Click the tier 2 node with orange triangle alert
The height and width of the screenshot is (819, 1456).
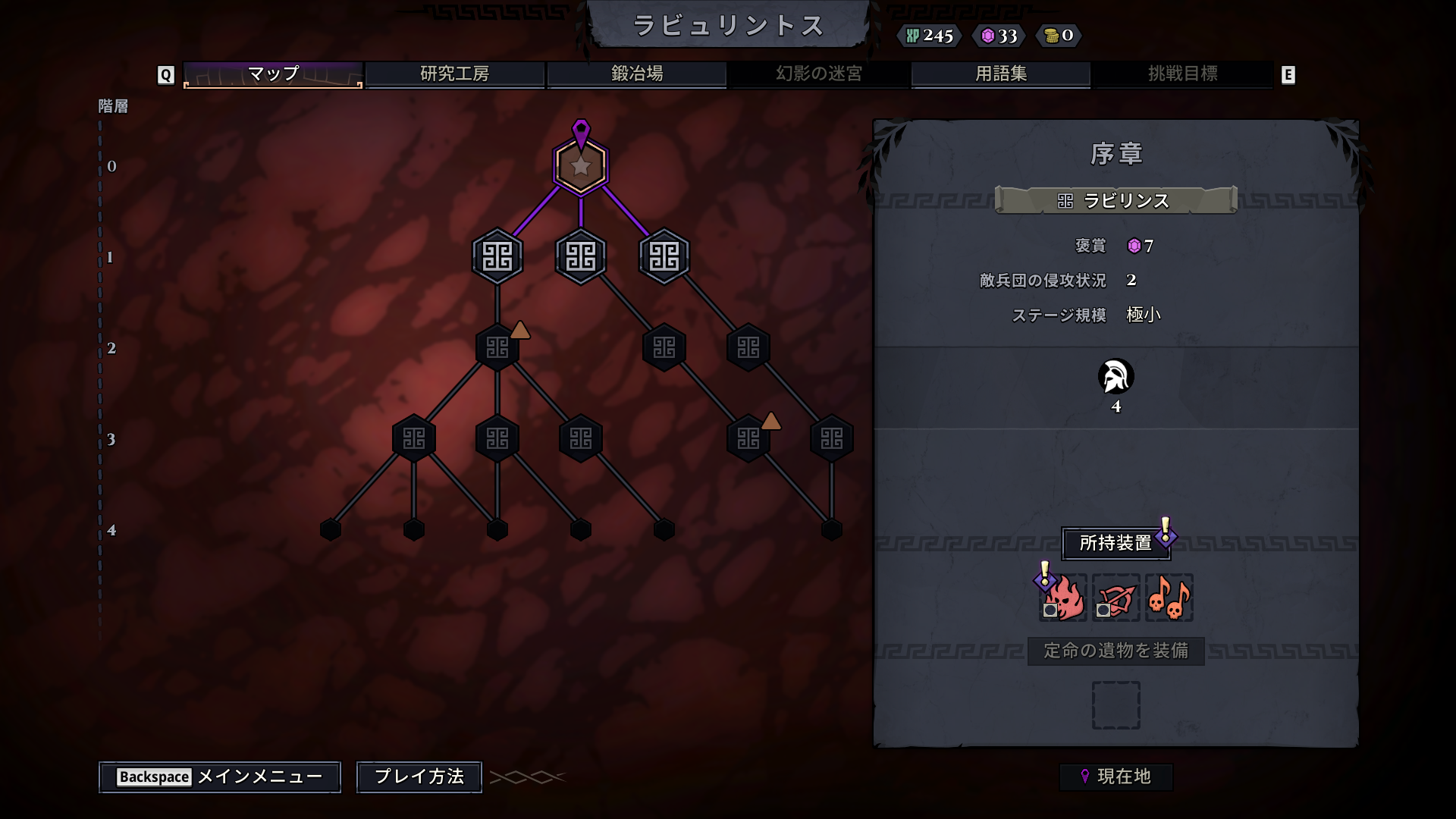497,347
